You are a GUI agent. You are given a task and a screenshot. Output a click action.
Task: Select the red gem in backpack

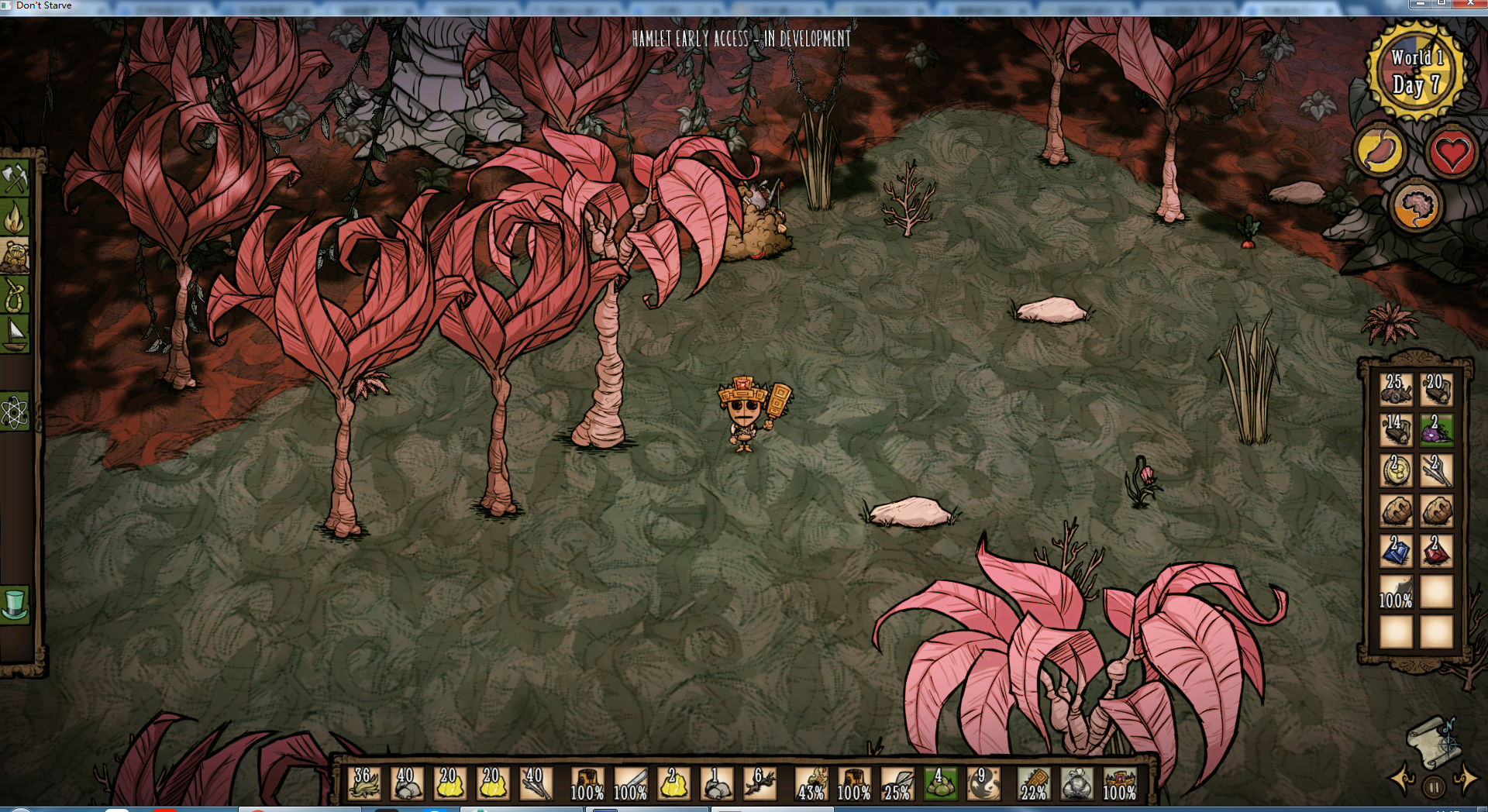[1436, 551]
